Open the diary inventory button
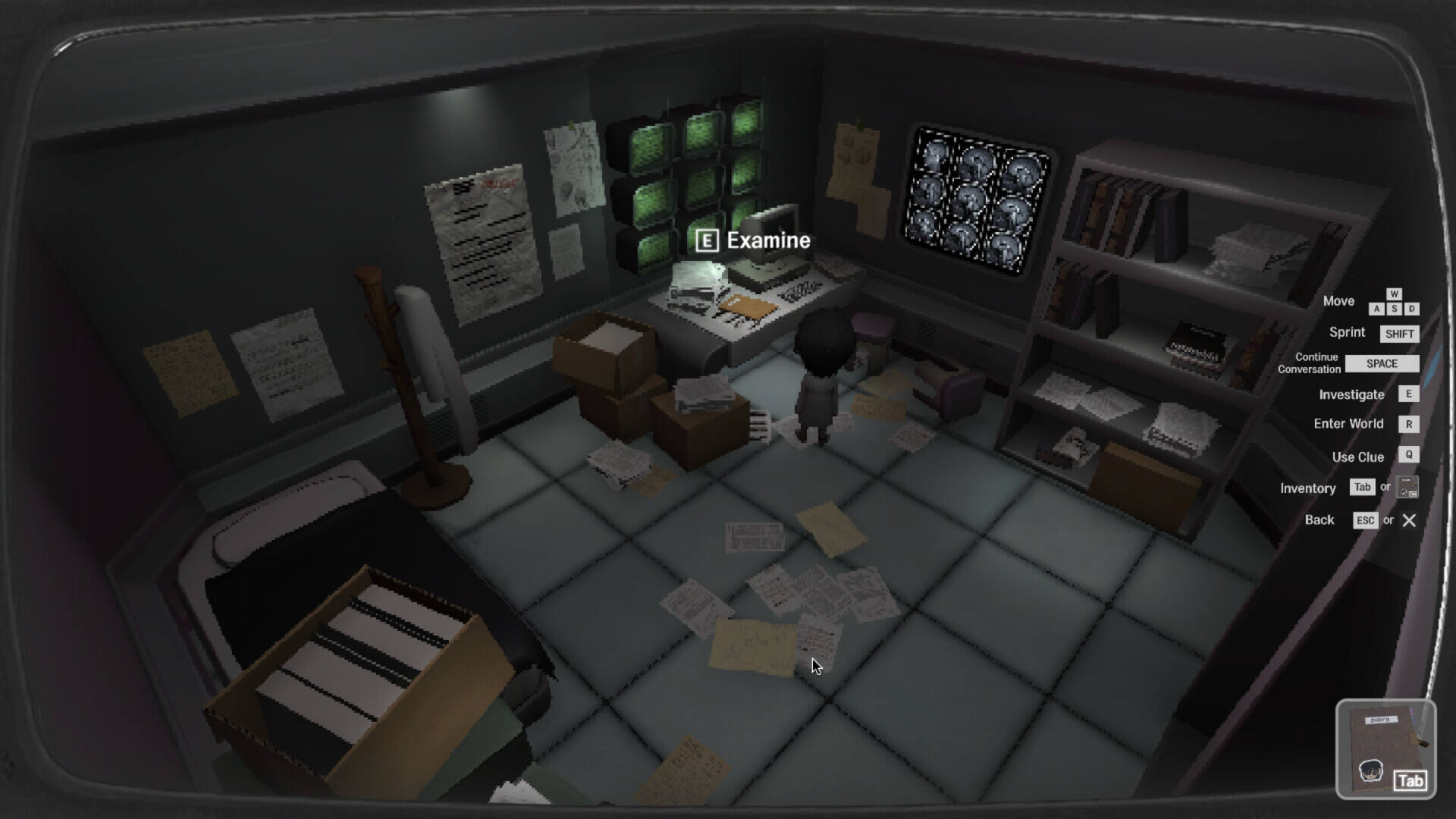The height and width of the screenshot is (819, 1456). pos(1385,749)
